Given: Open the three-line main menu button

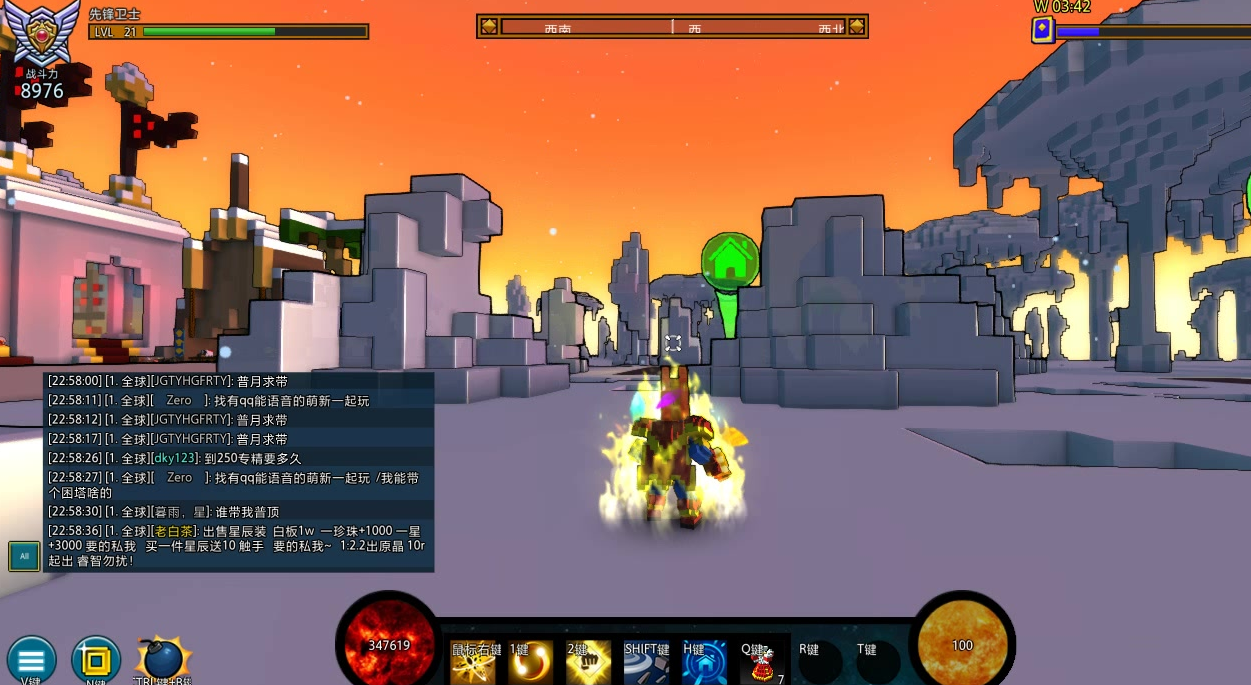Looking at the screenshot, I should pyautogui.click(x=31, y=660).
